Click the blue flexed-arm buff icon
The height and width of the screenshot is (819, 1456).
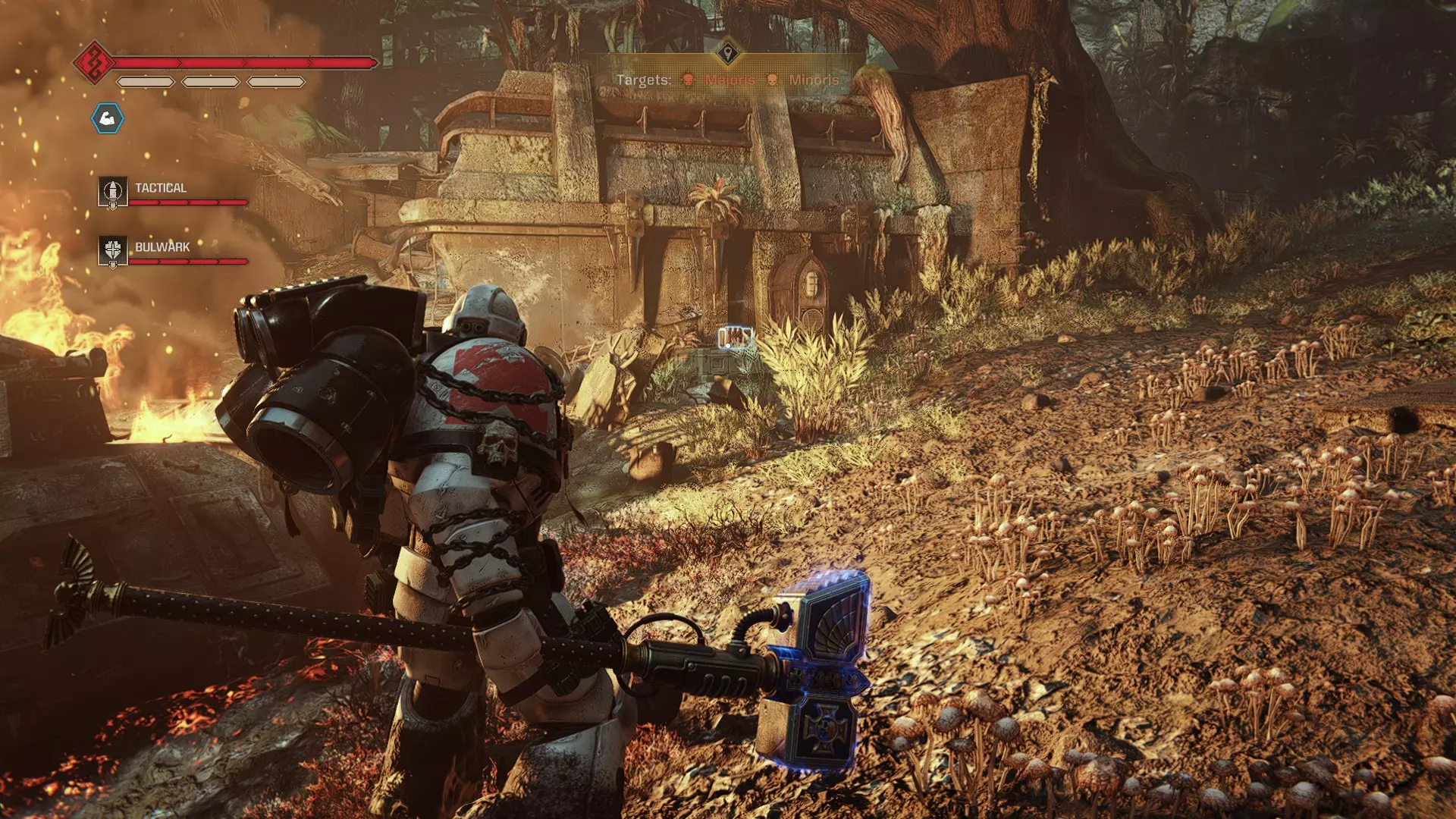pyautogui.click(x=108, y=118)
